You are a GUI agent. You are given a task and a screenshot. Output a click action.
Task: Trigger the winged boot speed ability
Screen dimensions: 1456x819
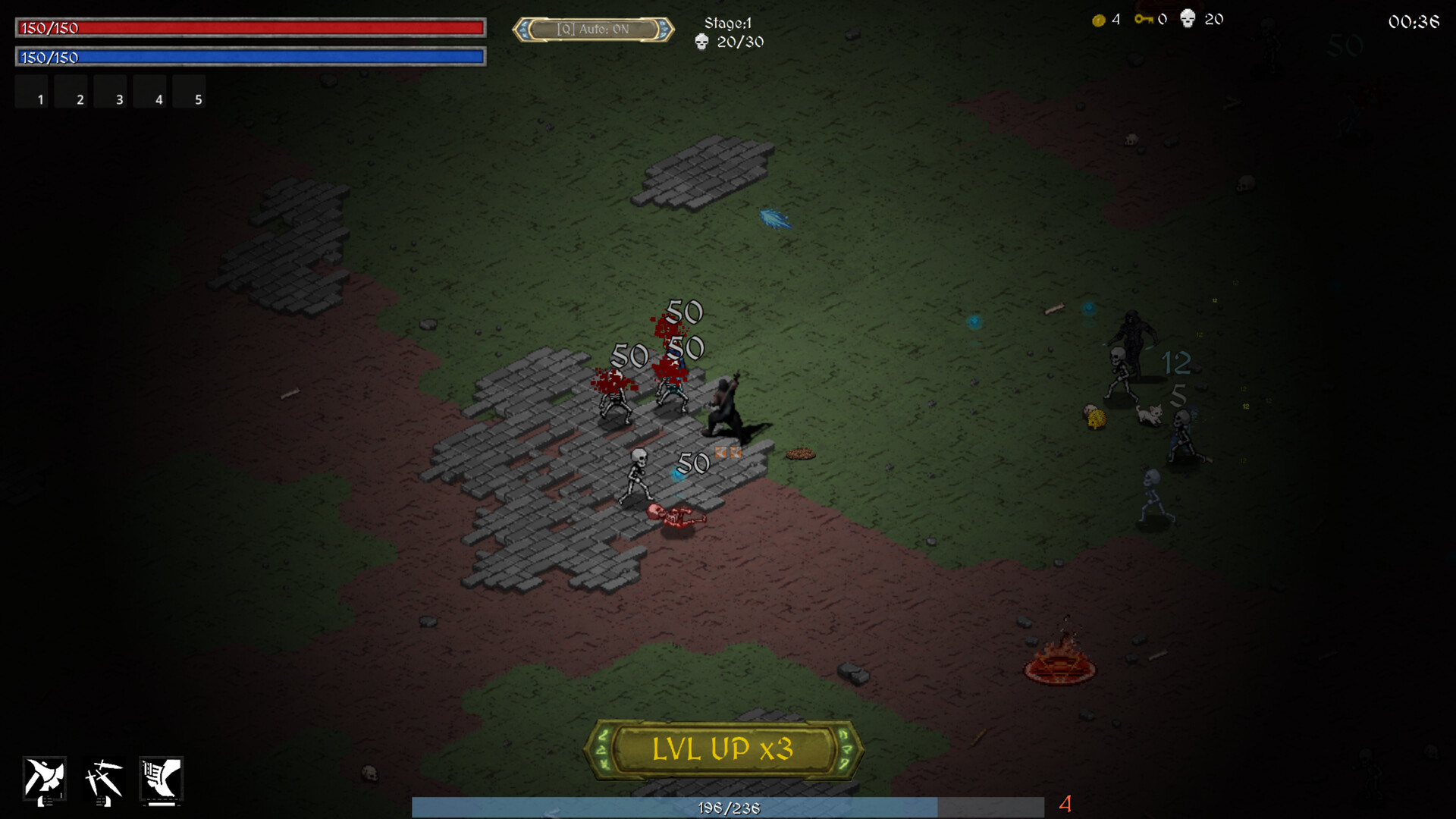[161, 779]
